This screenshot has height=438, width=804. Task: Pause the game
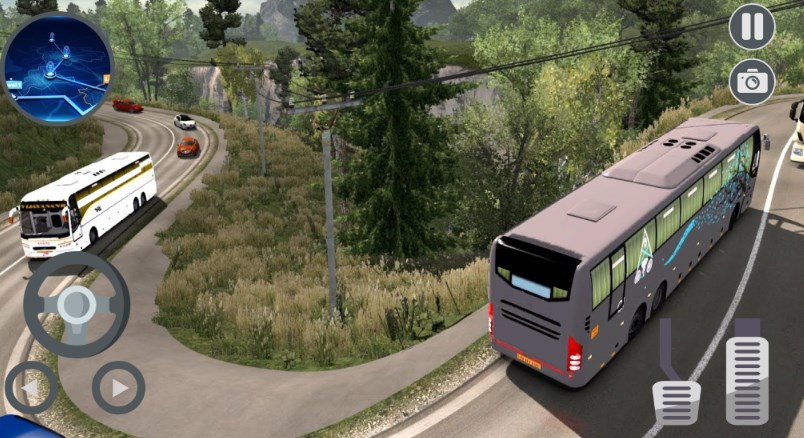(752, 26)
